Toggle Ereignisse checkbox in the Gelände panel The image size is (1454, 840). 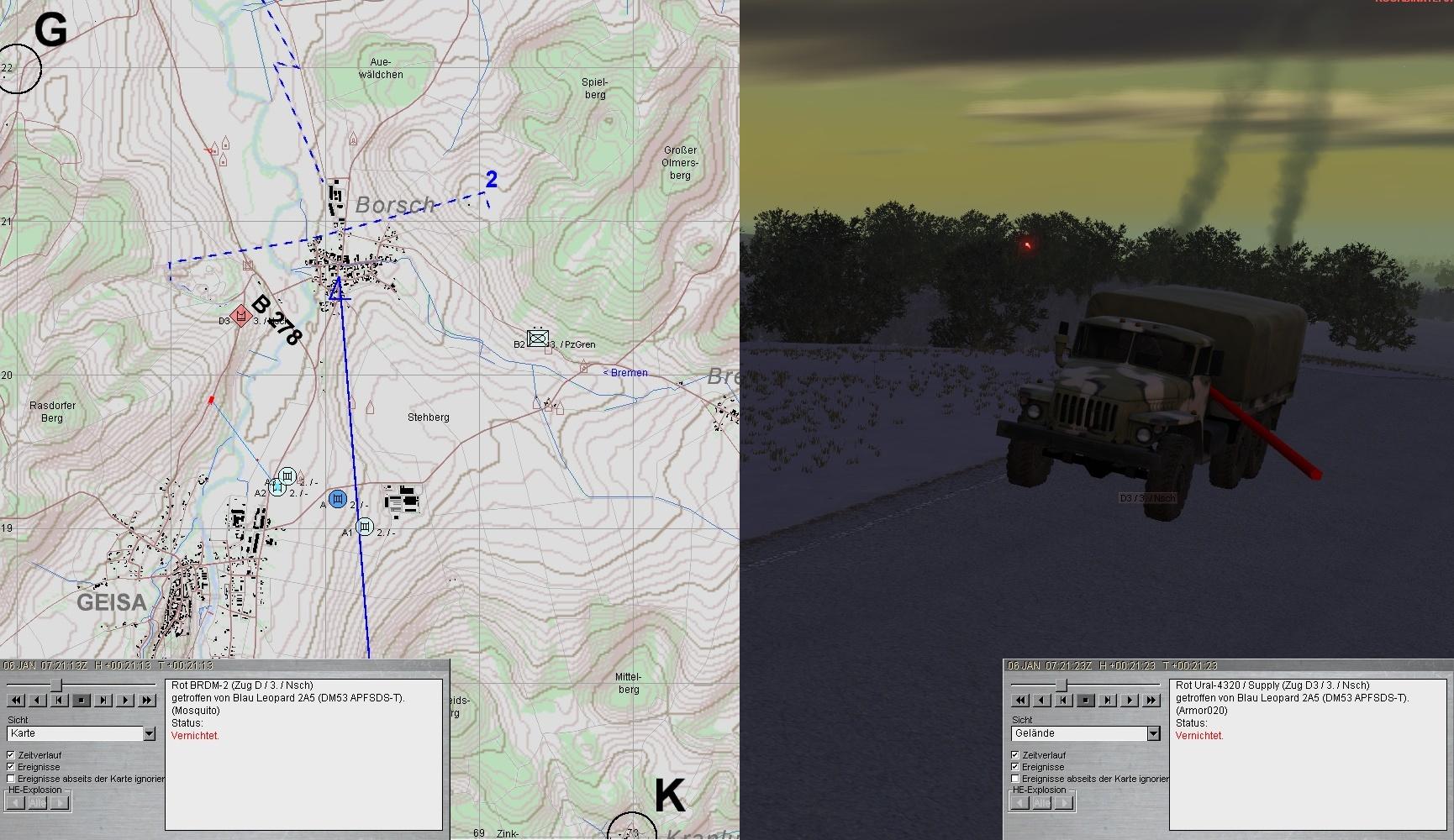pyautogui.click(x=1015, y=767)
